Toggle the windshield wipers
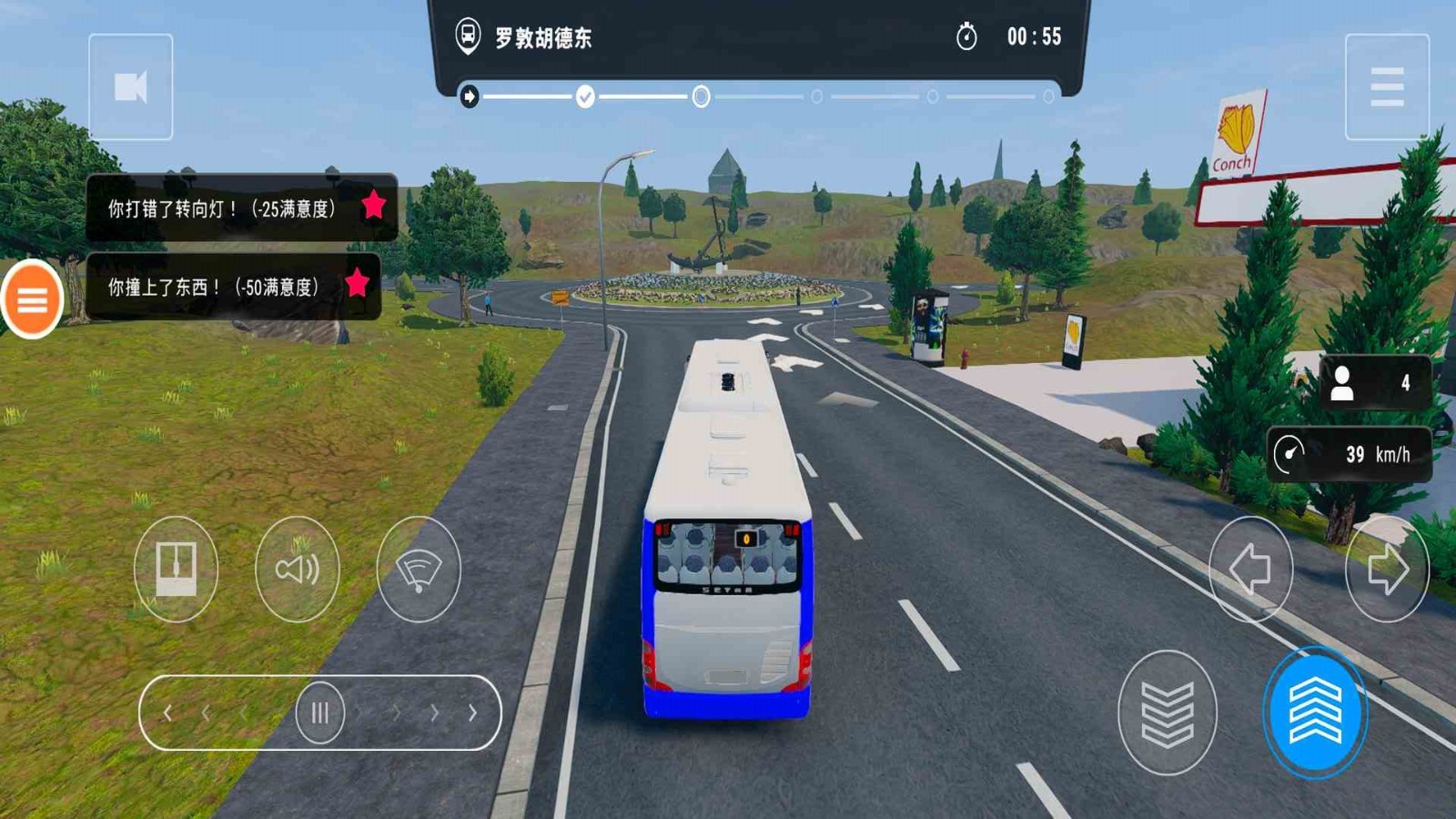 [x=419, y=570]
